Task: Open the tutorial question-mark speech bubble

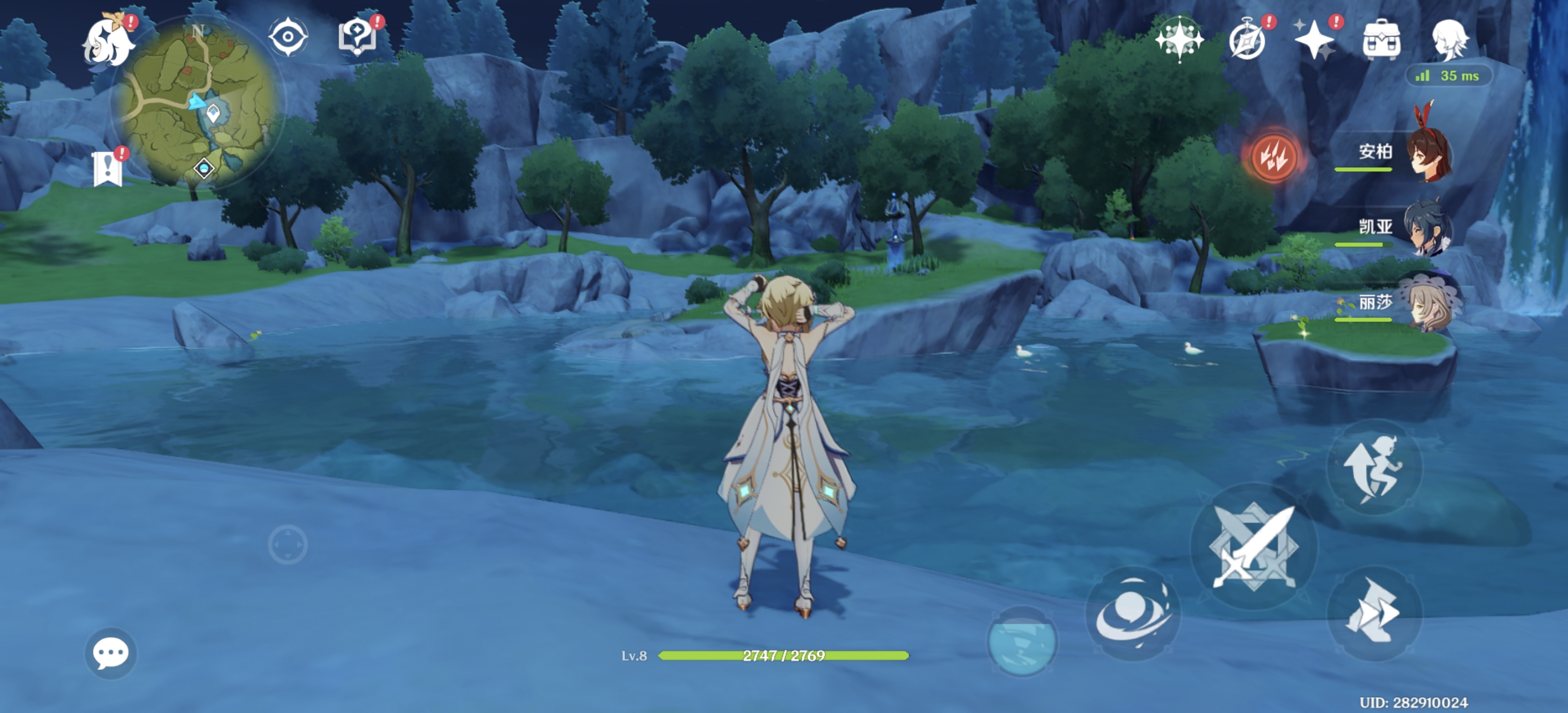Action: (357, 37)
